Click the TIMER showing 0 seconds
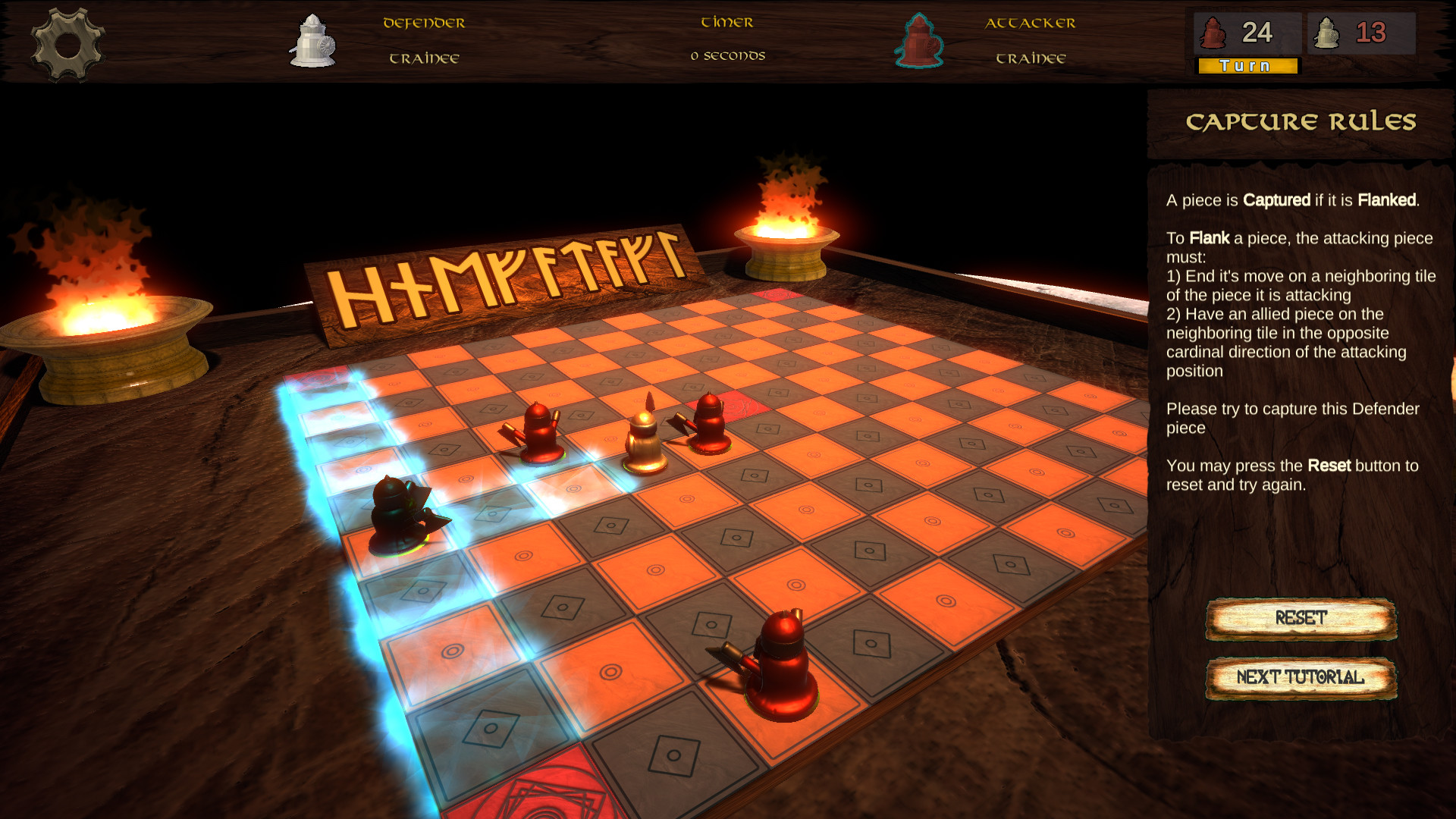The width and height of the screenshot is (1456, 819). click(727, 38)
